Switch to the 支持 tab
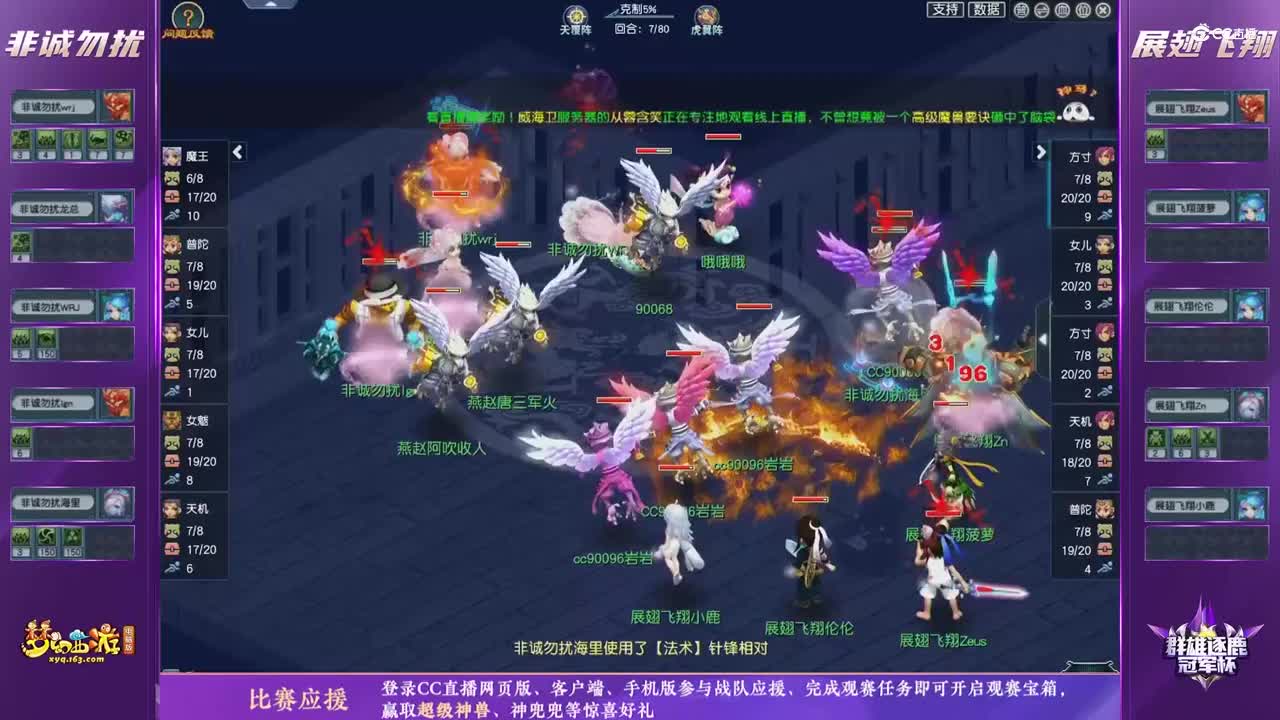The image size is (1280, 720). [945, 9]
